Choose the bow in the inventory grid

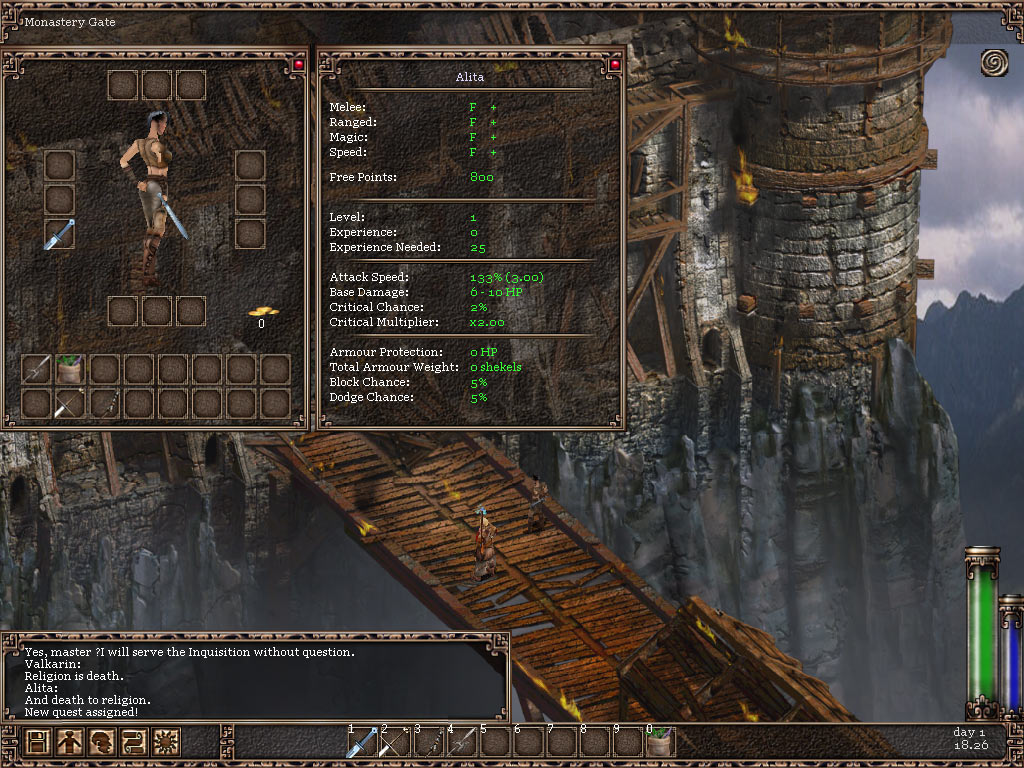71,404
